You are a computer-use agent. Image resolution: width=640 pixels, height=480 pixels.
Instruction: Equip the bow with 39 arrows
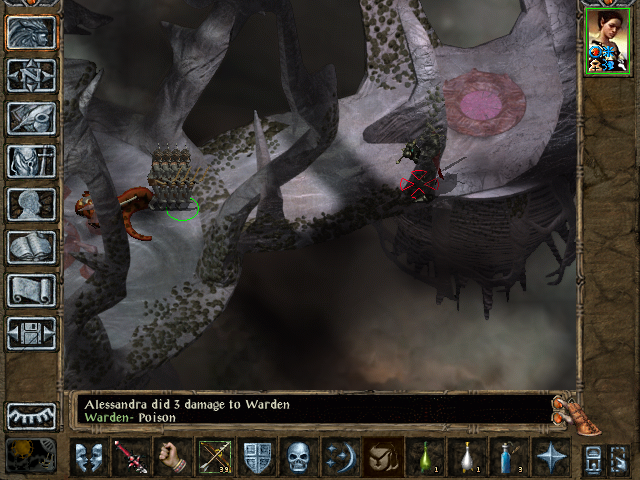[x=215, y=457]
